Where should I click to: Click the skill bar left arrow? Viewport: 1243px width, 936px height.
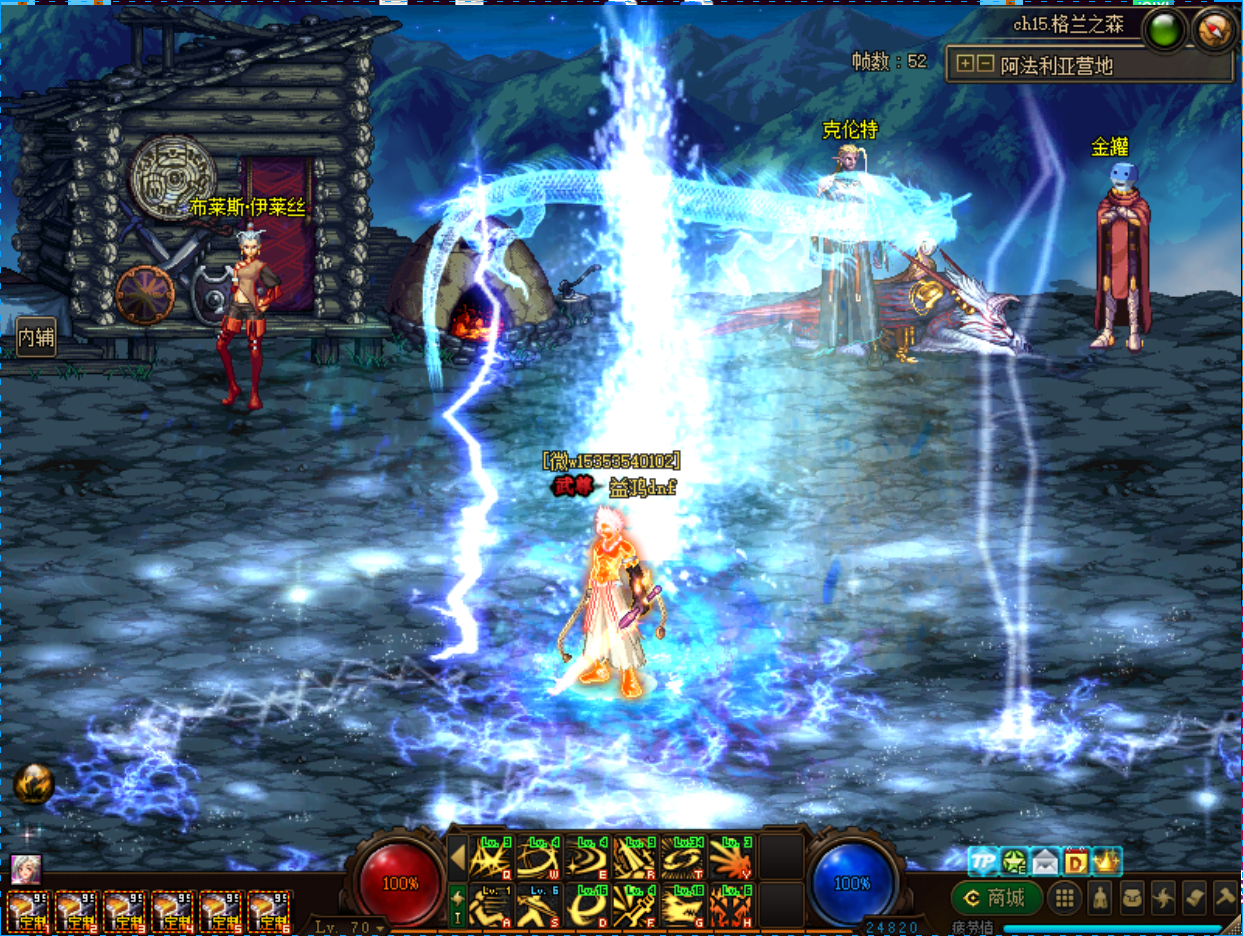(x=457, y=858)
